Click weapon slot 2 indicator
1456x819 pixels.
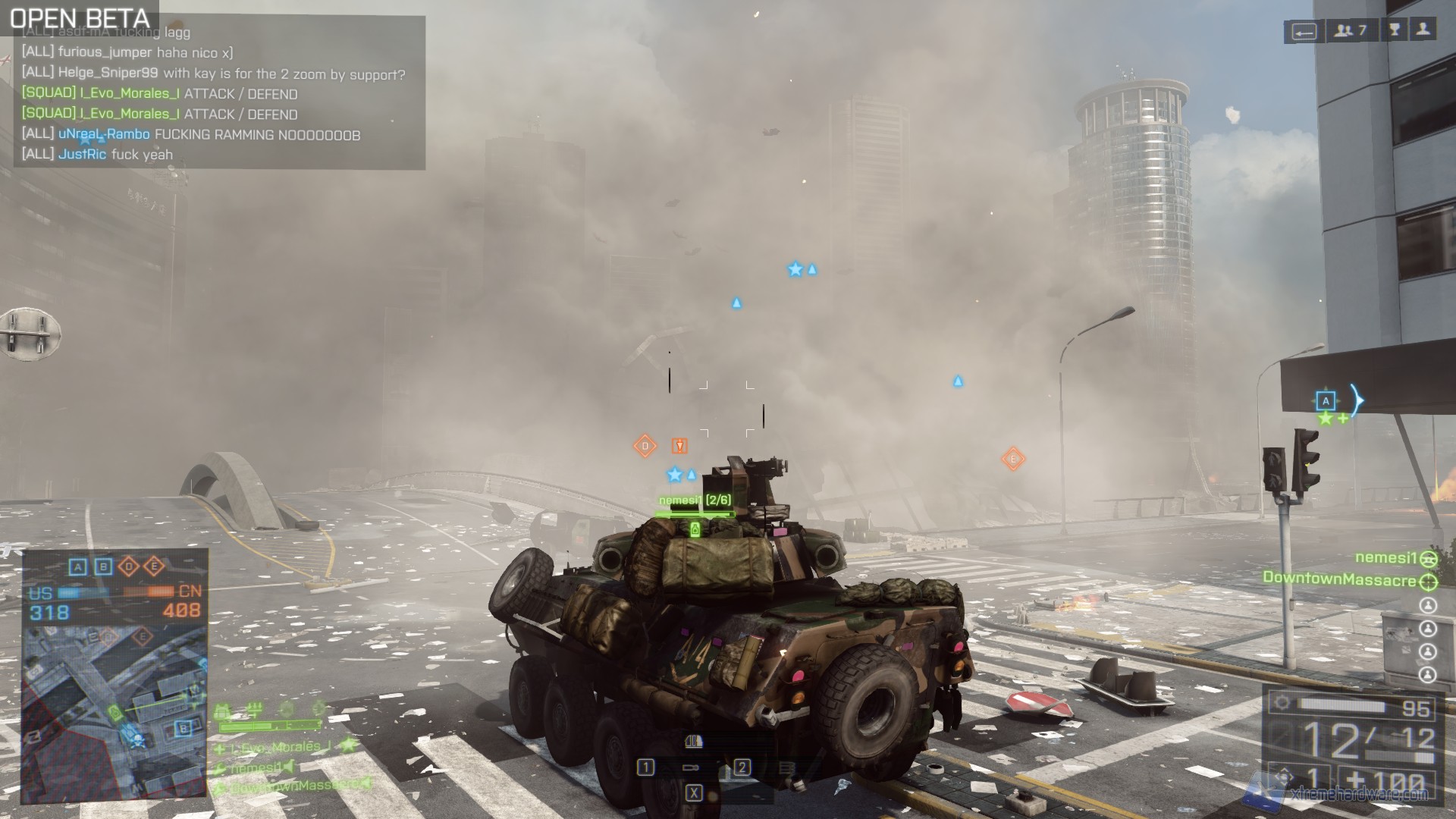[x=742, y=767]
